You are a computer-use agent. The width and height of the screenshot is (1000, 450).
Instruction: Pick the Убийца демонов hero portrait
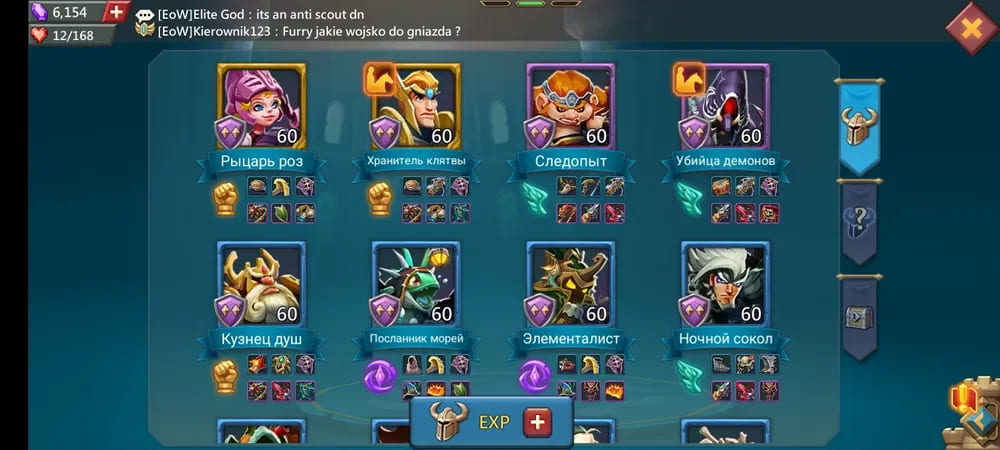[x=726, y=106]
